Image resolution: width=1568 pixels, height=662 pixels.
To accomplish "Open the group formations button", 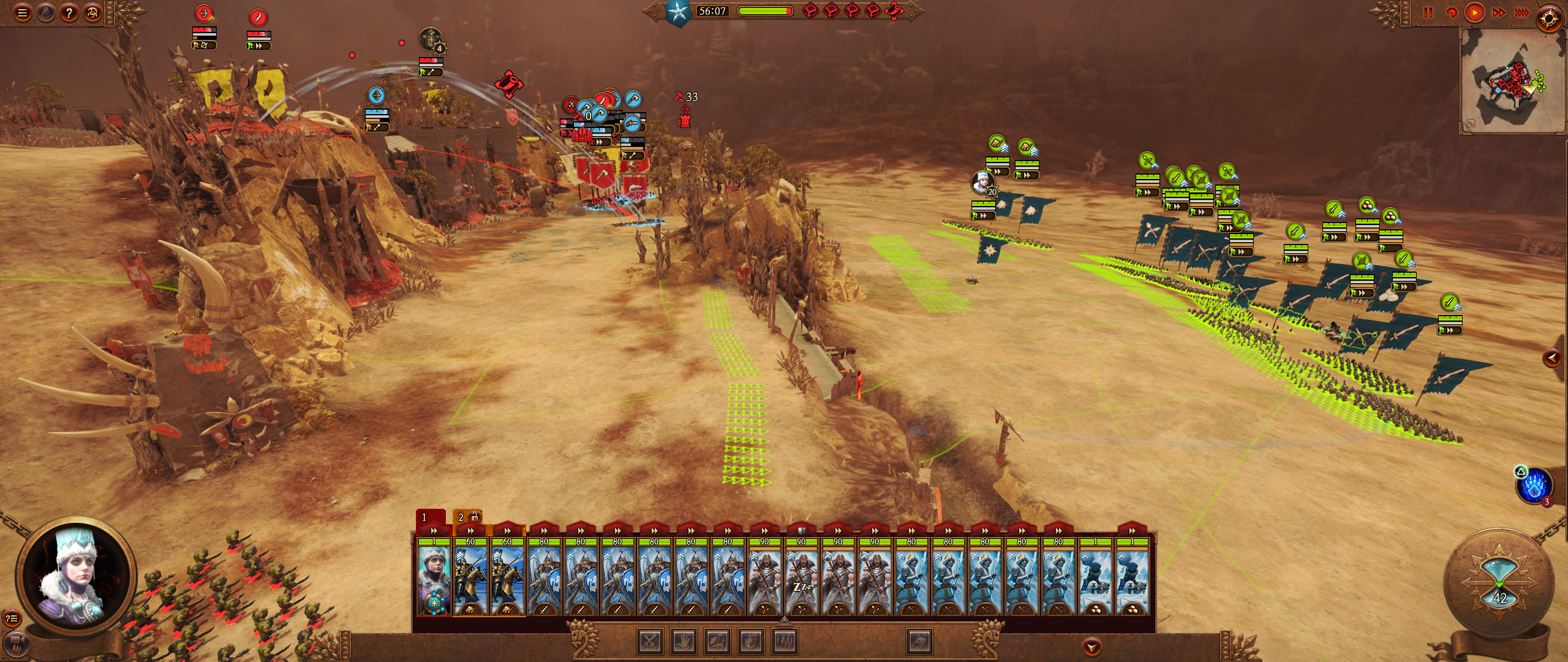I will point(785,642).
